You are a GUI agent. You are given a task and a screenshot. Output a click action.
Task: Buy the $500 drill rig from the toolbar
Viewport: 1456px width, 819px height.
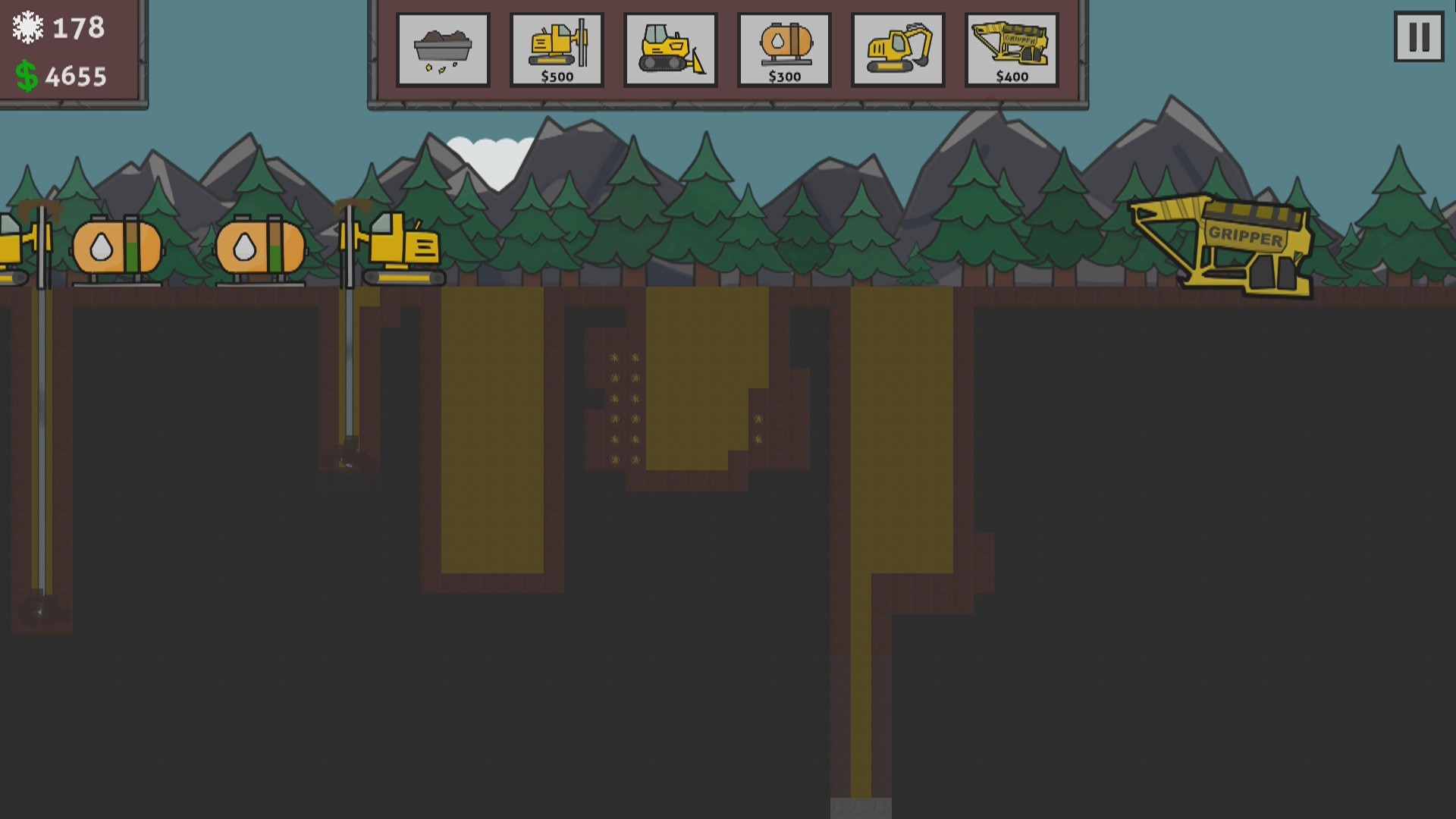[x=557, y=49]
